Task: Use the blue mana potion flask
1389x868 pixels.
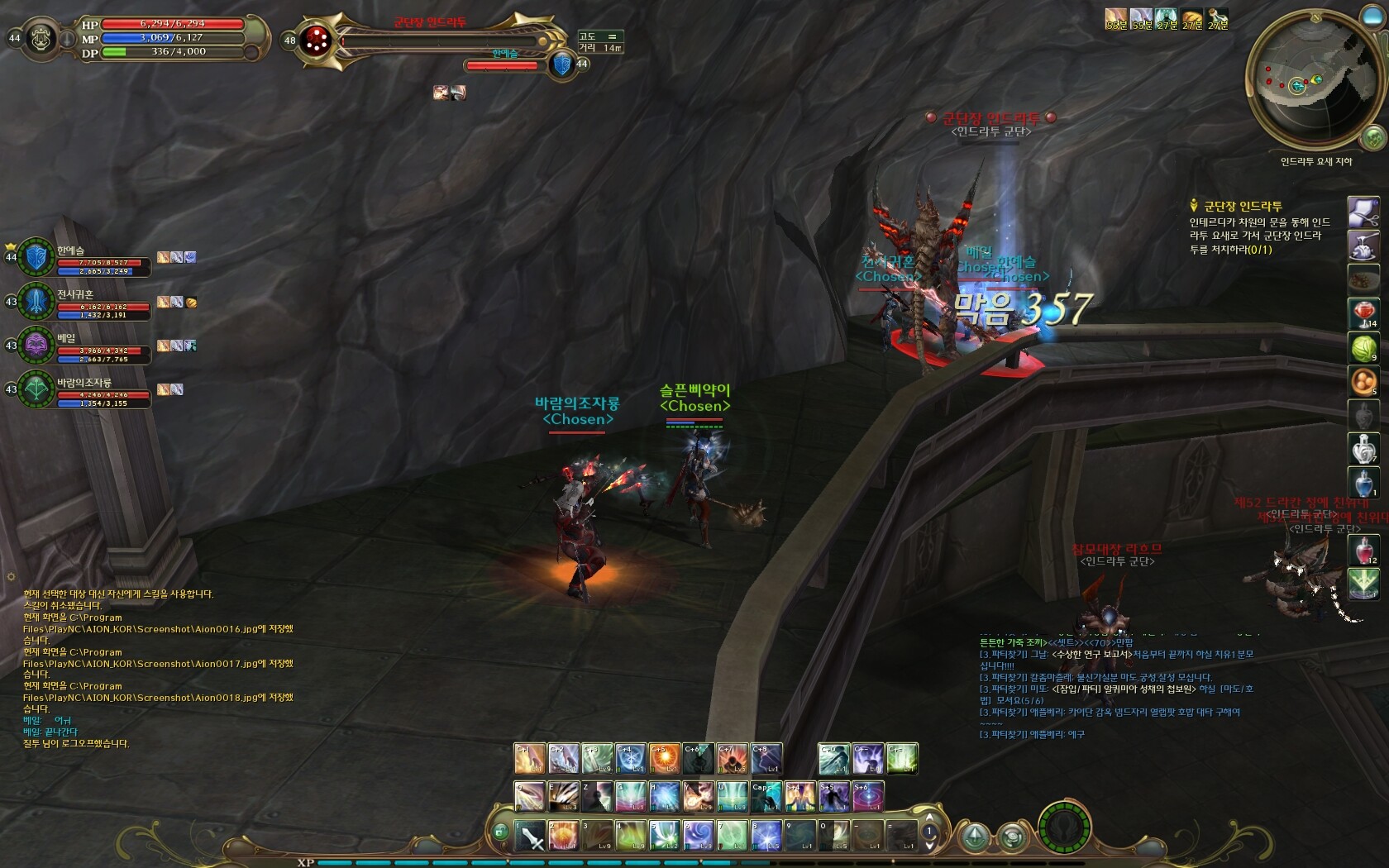Action: coord(1363,483)
